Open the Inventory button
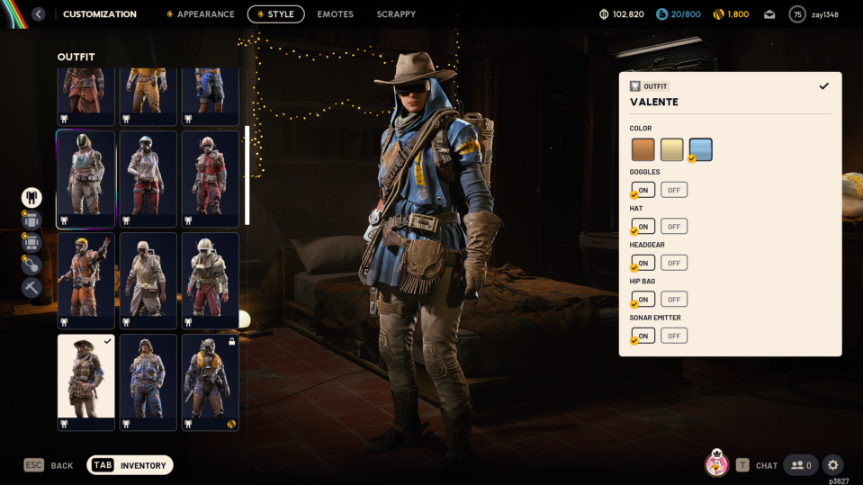The width and height of the screenshot is (863, 485). [x=130, y=465]
